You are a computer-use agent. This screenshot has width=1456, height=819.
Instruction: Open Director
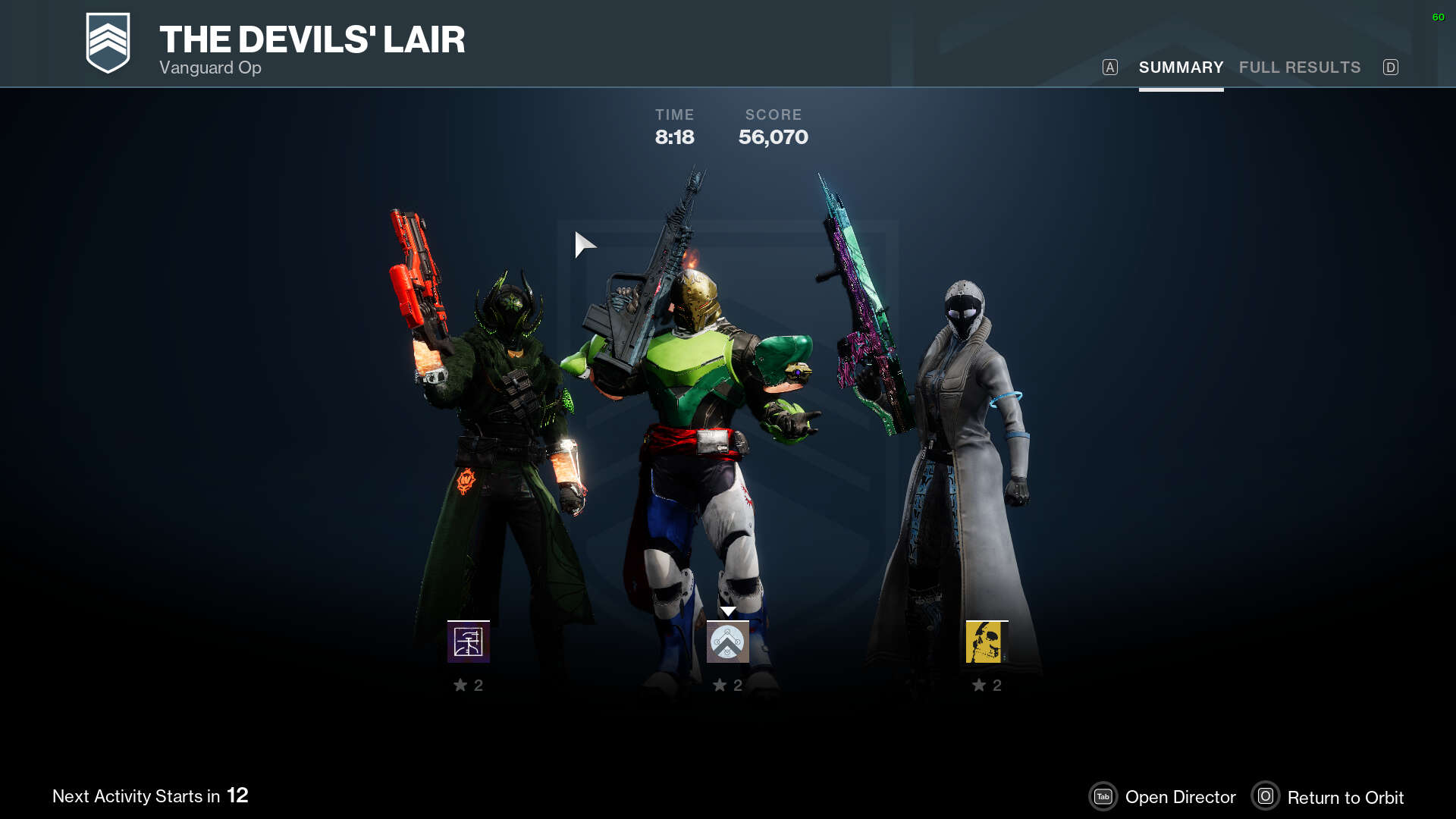pos(1181,797)
